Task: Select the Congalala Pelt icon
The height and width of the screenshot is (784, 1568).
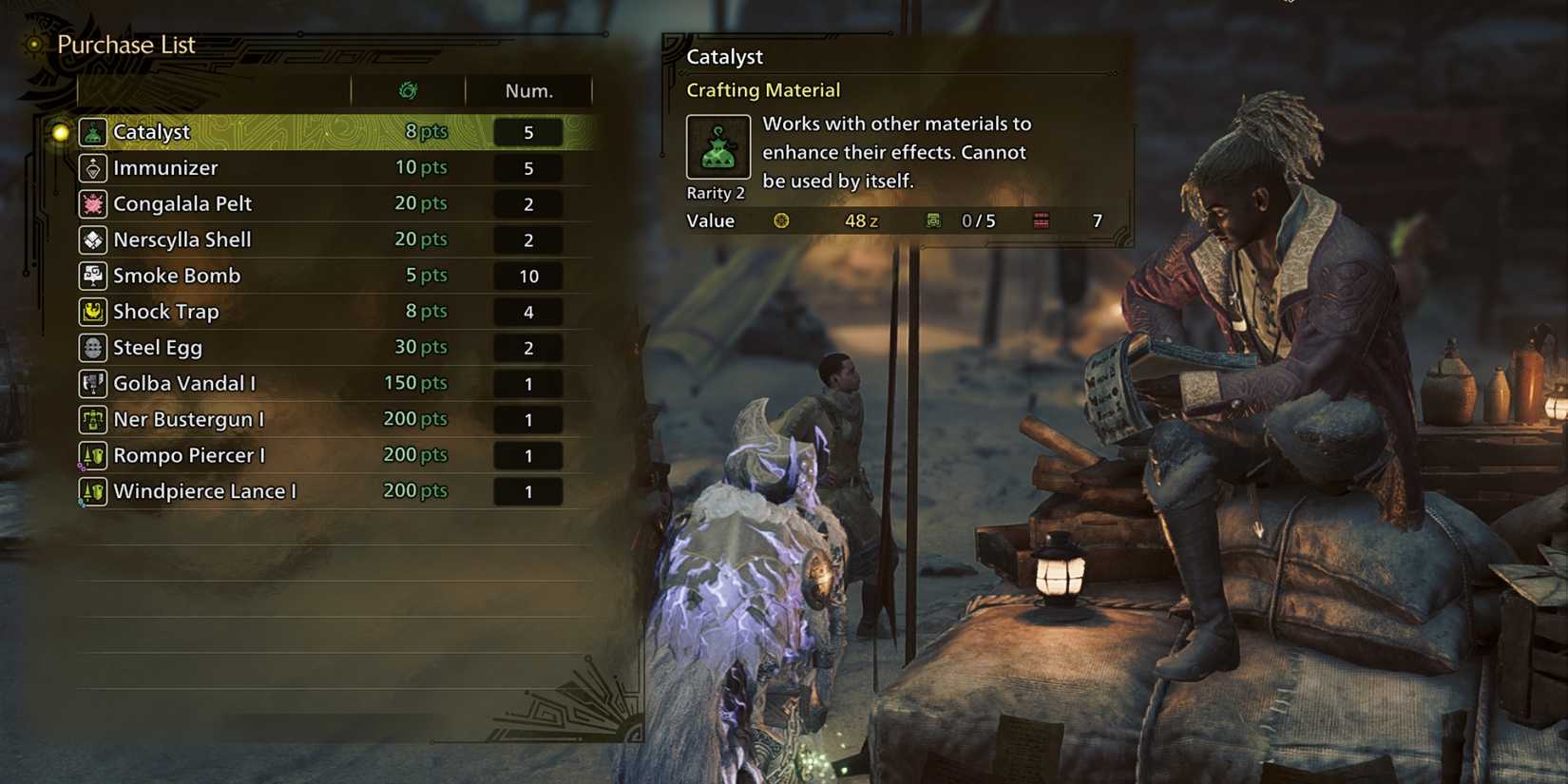Action: 92,203
